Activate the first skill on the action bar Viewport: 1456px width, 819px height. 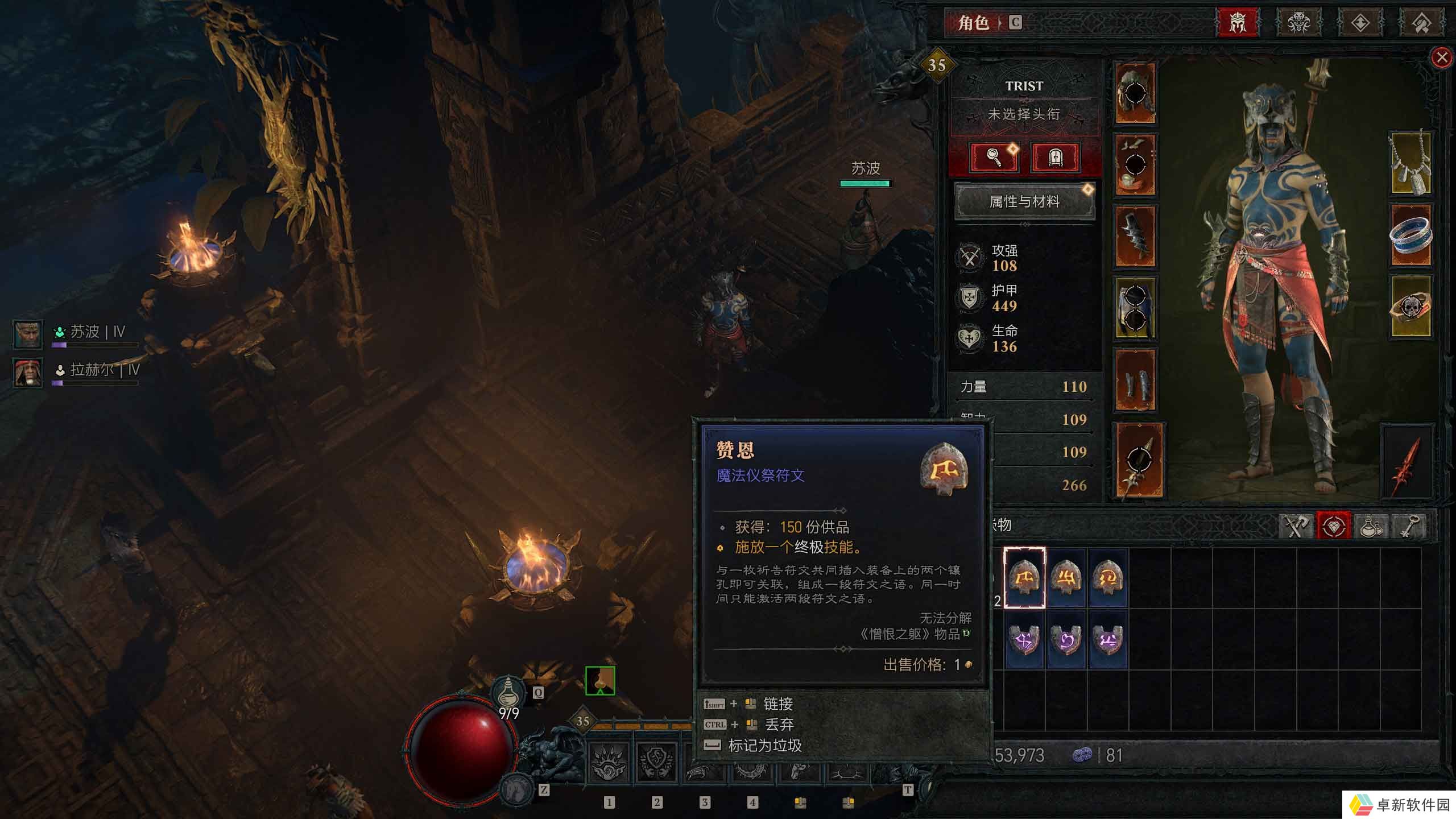pyautogui.click(x=609, y=763)
